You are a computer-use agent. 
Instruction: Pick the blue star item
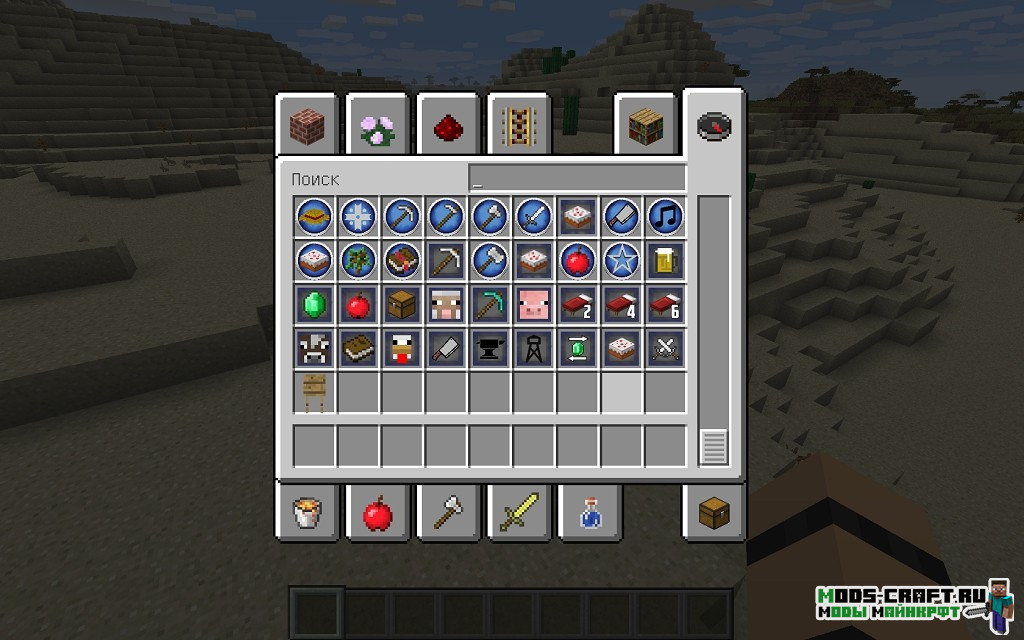621,259
